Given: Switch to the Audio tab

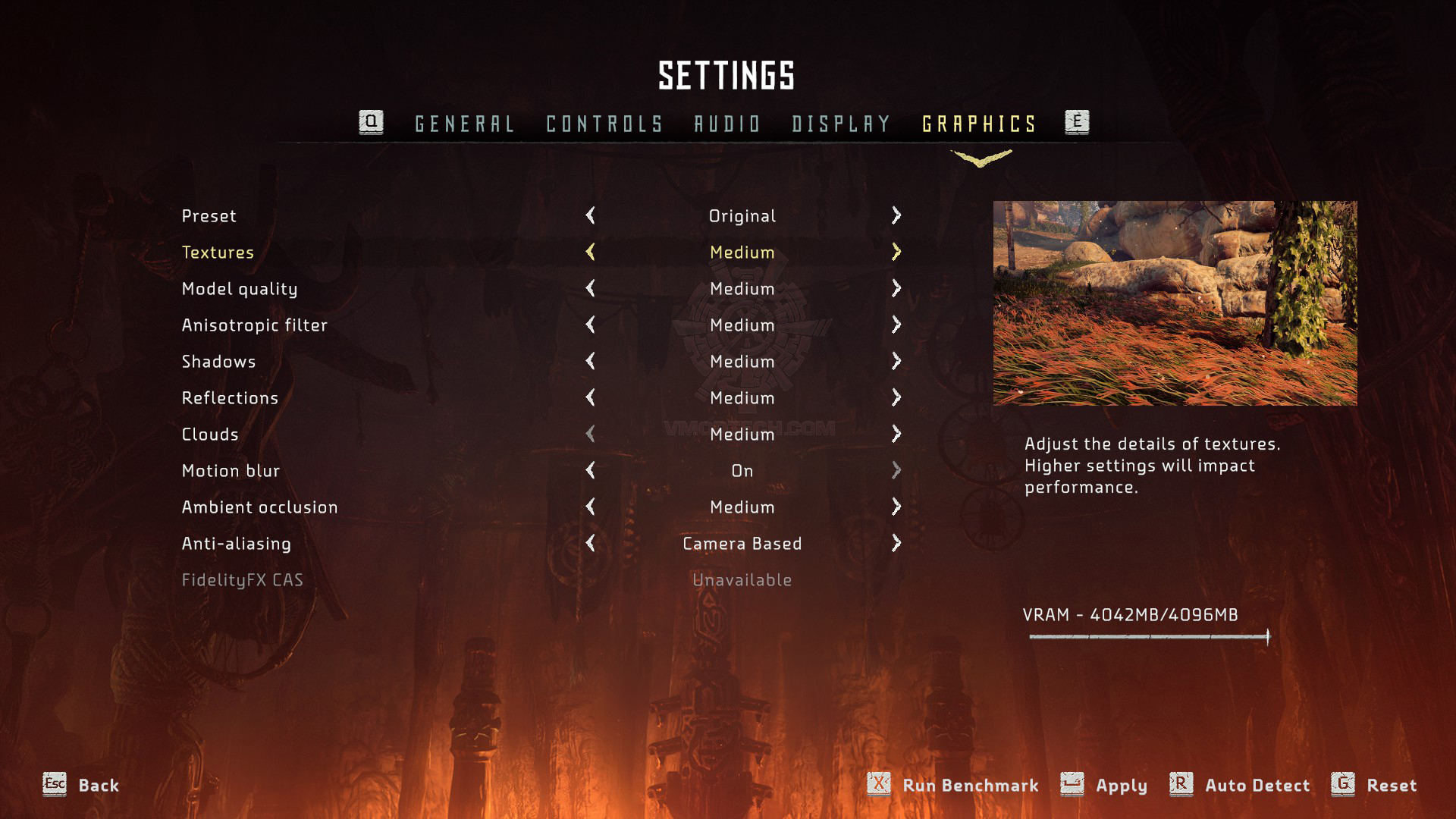Looking at the screenshot, I should (x=727, y=124).
